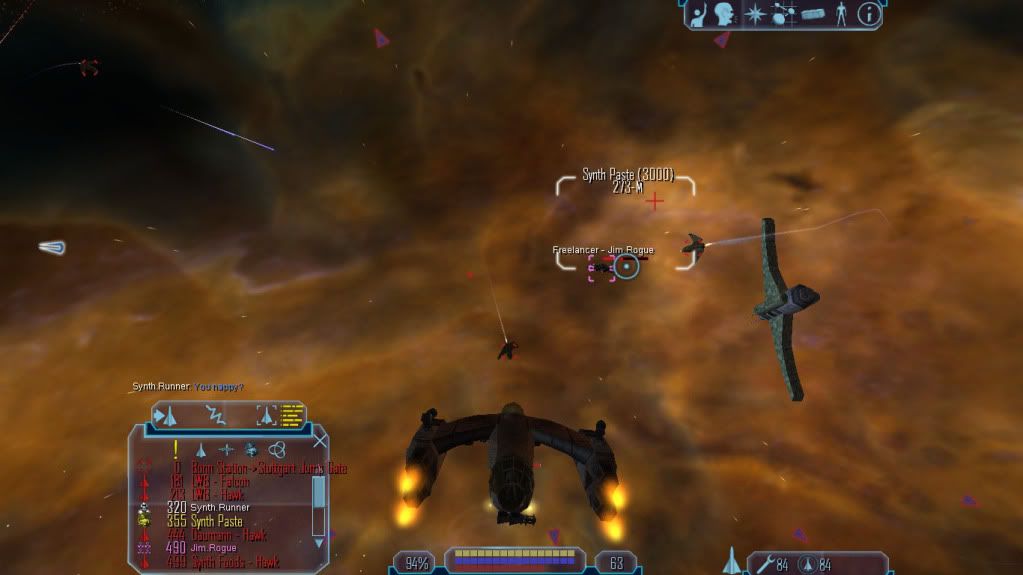1023x575 pixels.
Task: Open the Neural Net star icon
Action: [756, 14]
